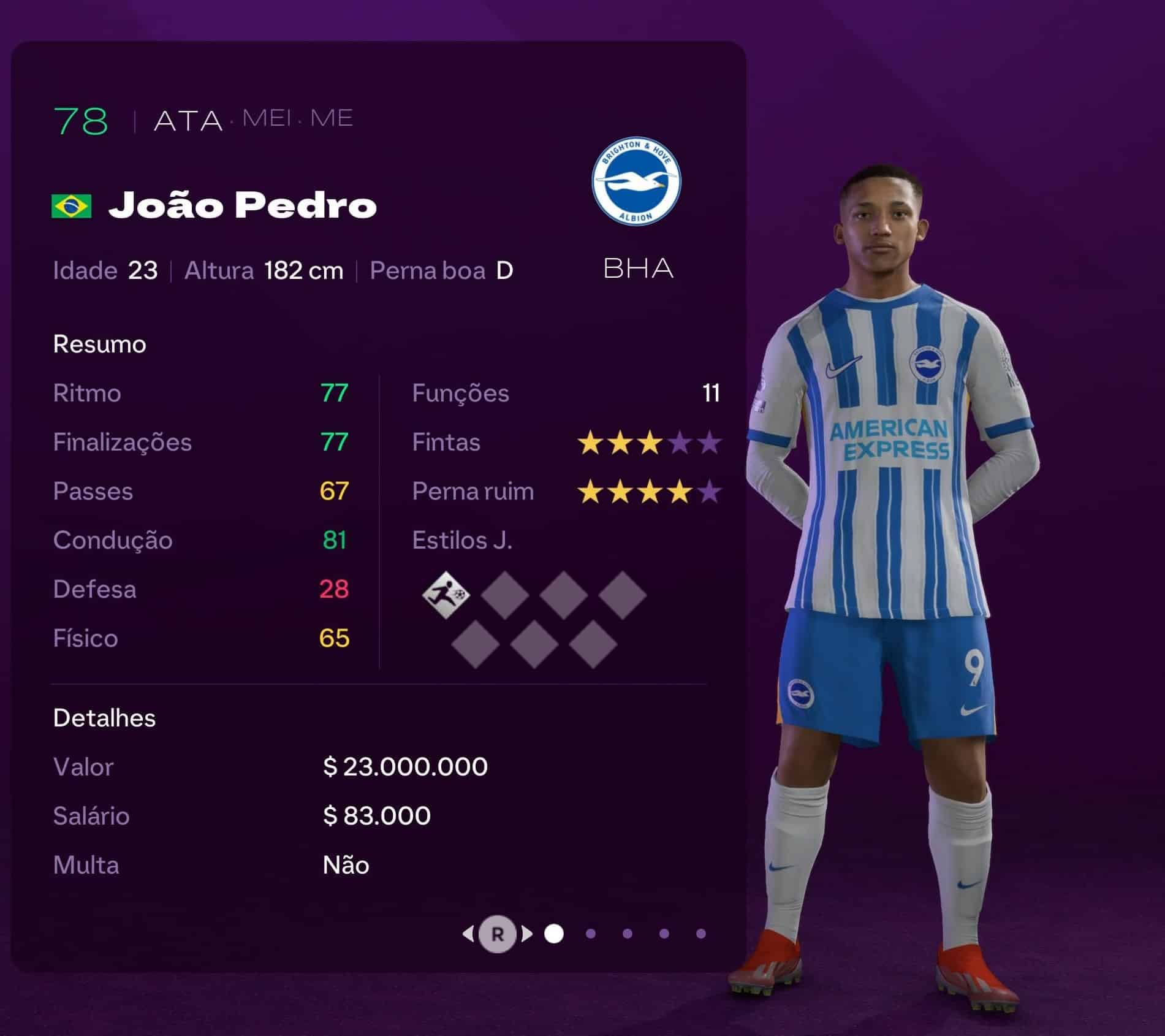This screenshot has width=1165, height=1036.
Task: Go to the second page dot
Action: tap(591, 934)
